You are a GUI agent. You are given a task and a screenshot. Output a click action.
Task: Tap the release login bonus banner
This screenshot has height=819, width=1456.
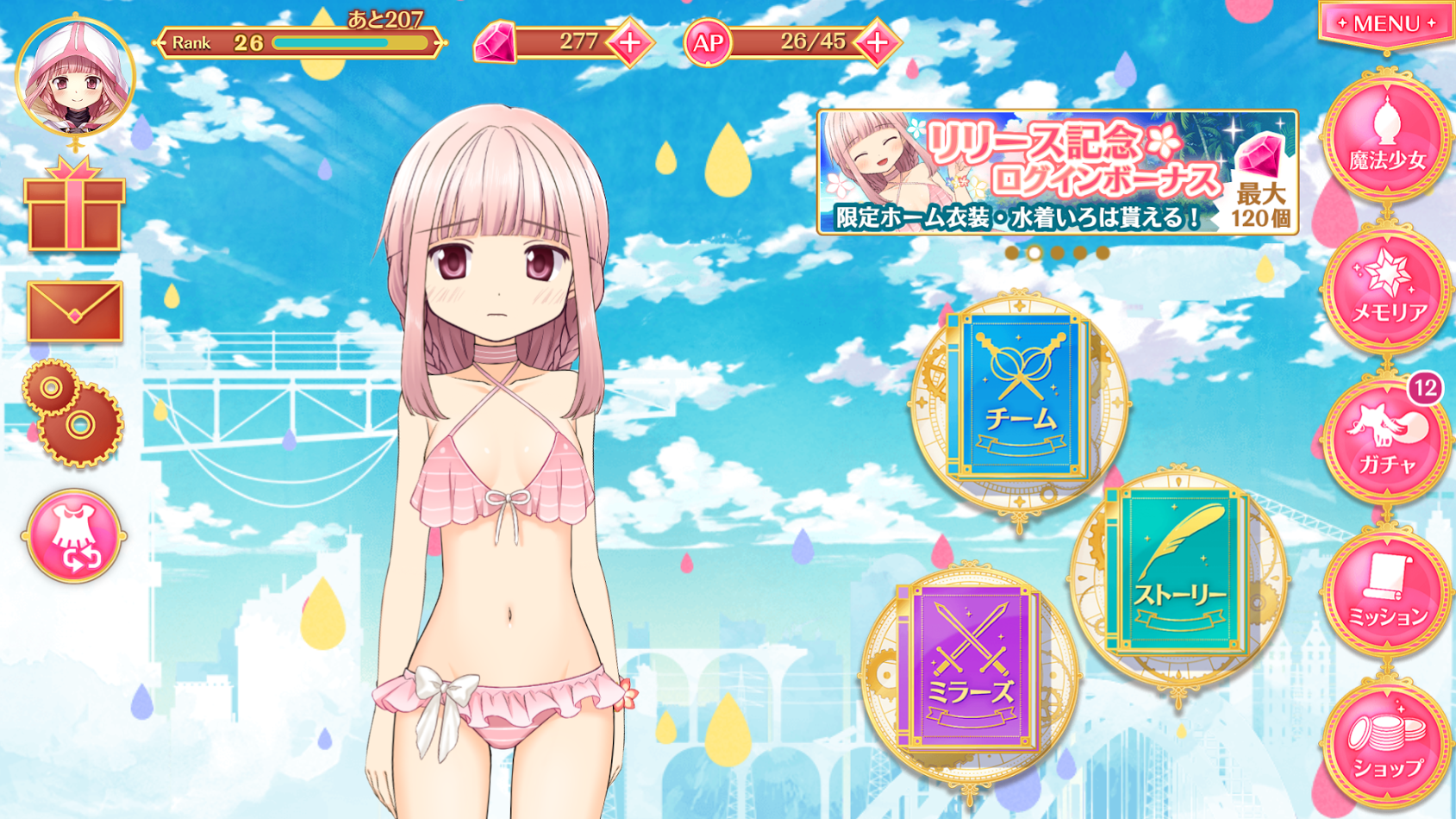[x=1057, y=172]
